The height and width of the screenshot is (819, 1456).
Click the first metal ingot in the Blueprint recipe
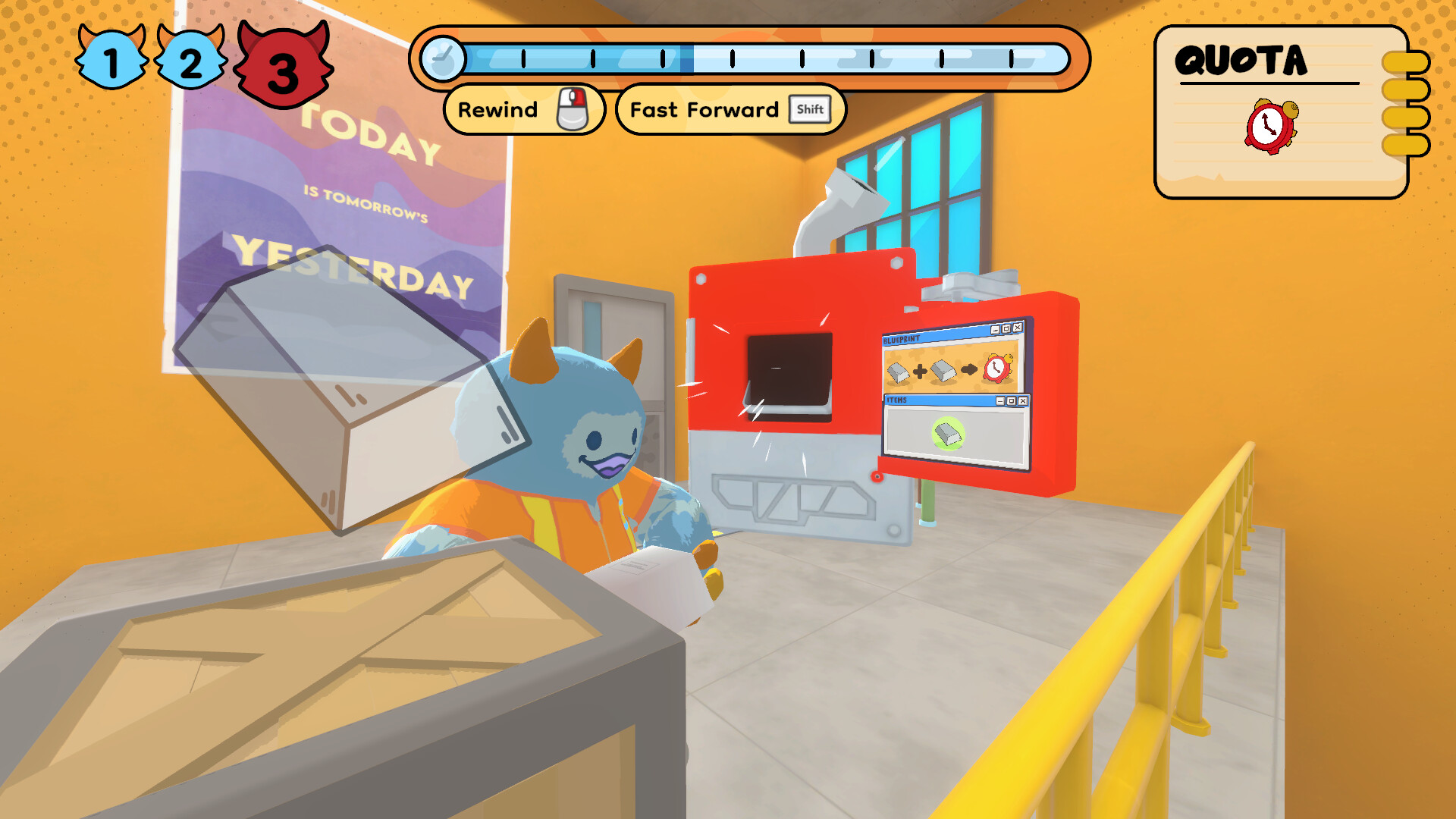898,372
